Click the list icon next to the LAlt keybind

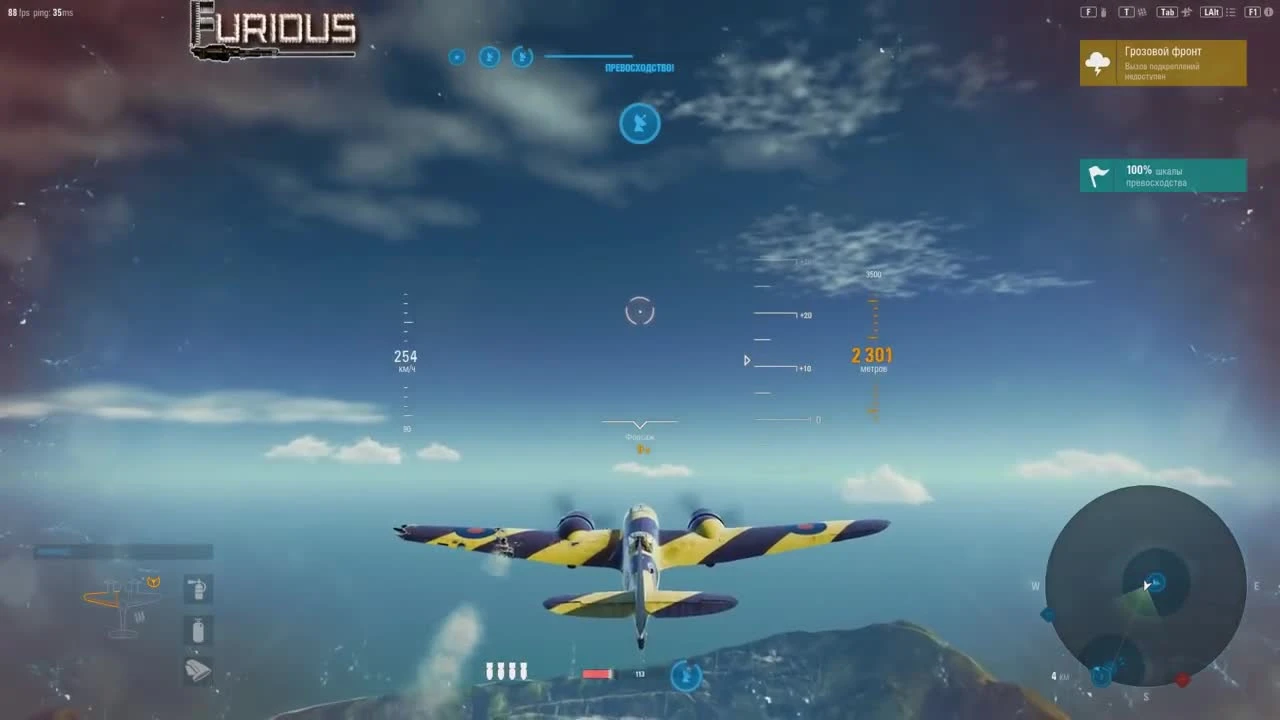(1231, 12)
